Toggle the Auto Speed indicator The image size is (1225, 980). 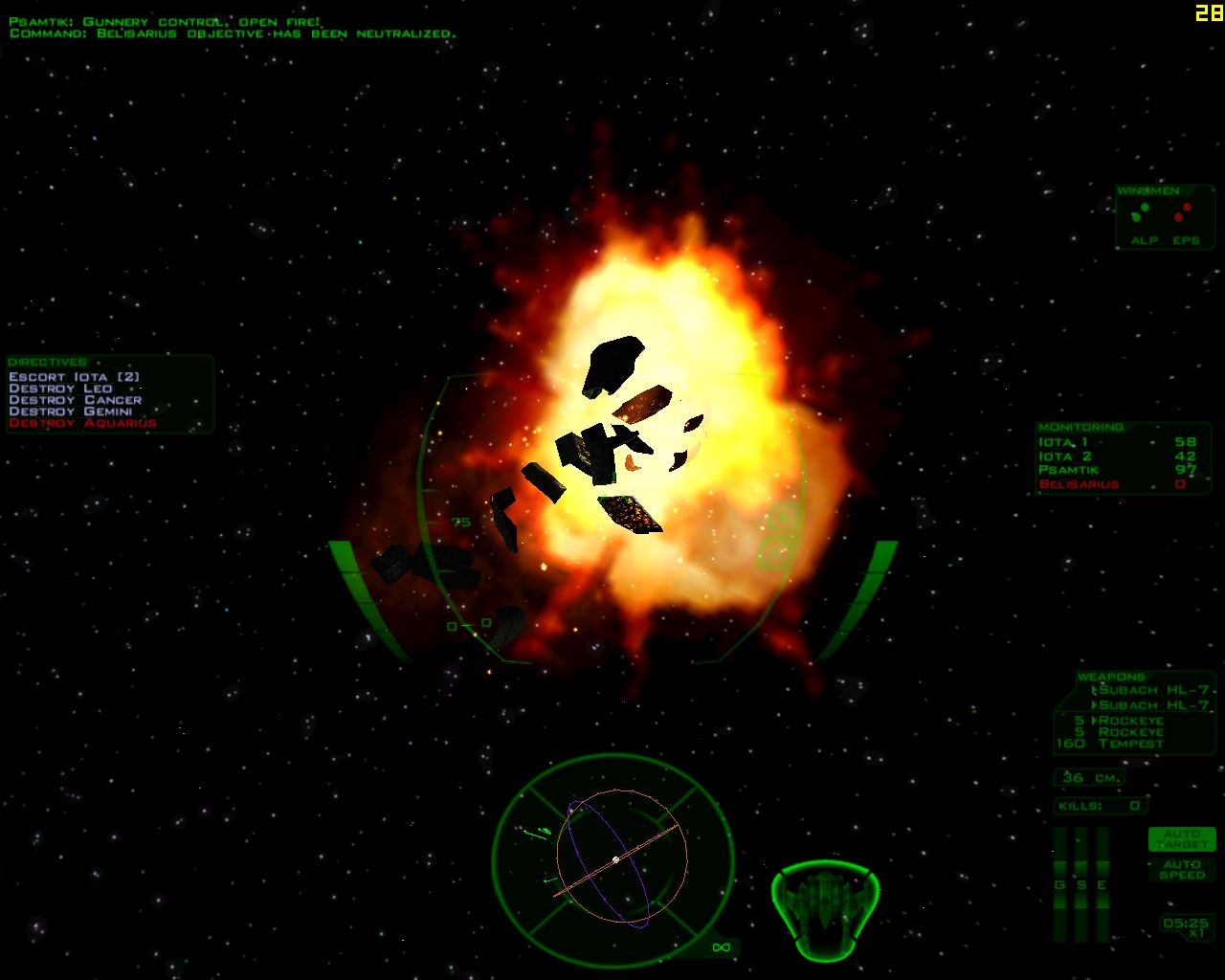click(1182, 869)
